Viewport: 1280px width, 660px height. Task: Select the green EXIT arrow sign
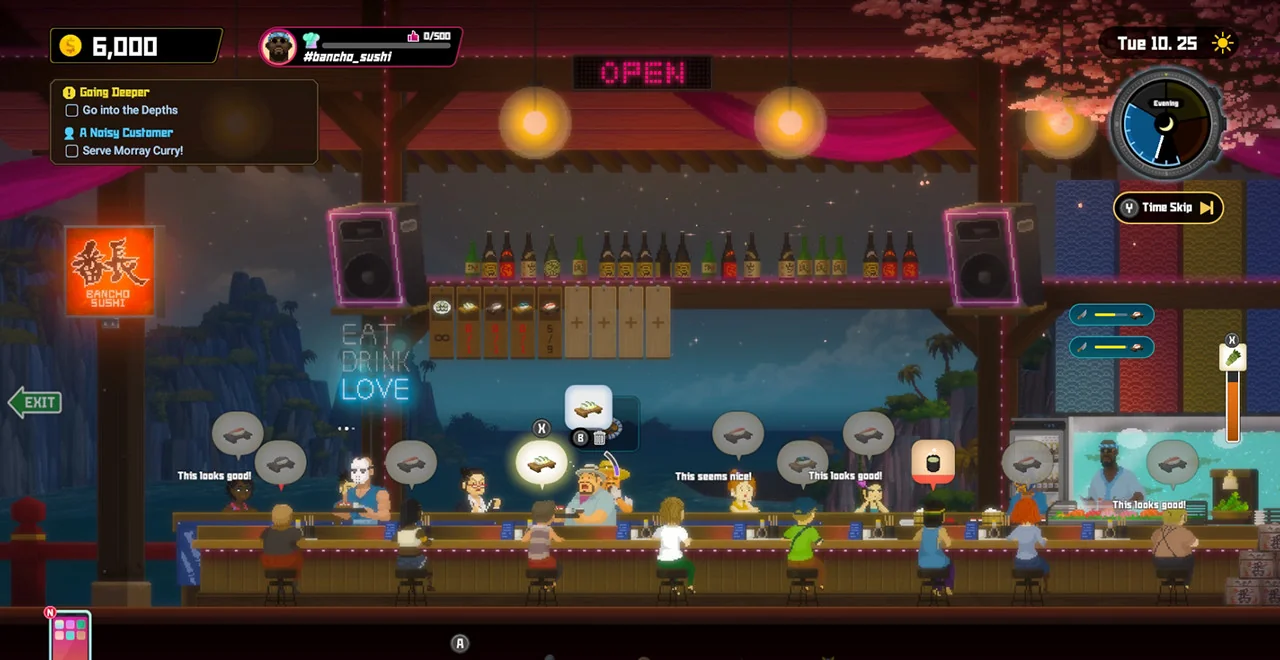point(36,402)
